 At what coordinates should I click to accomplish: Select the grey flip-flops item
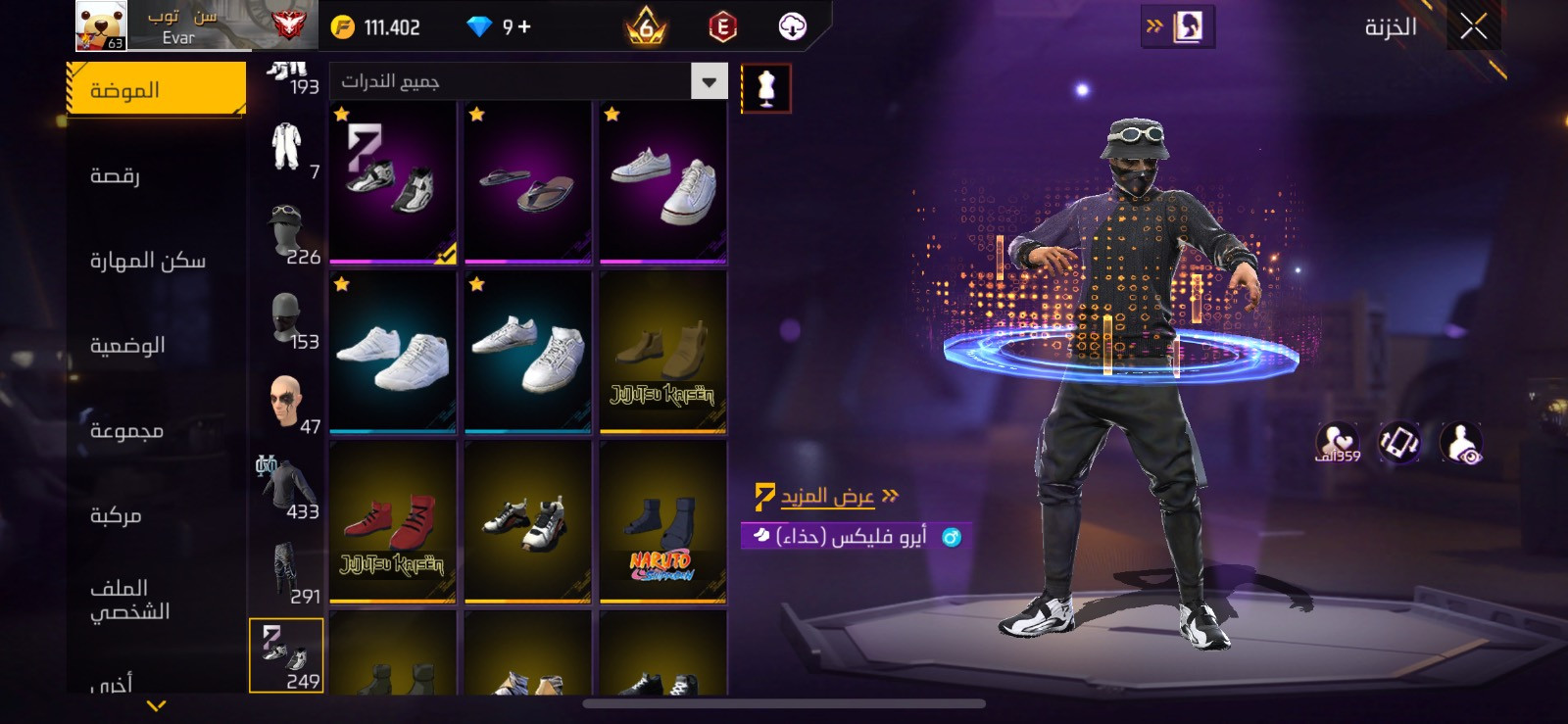click(x=528, y=183)
